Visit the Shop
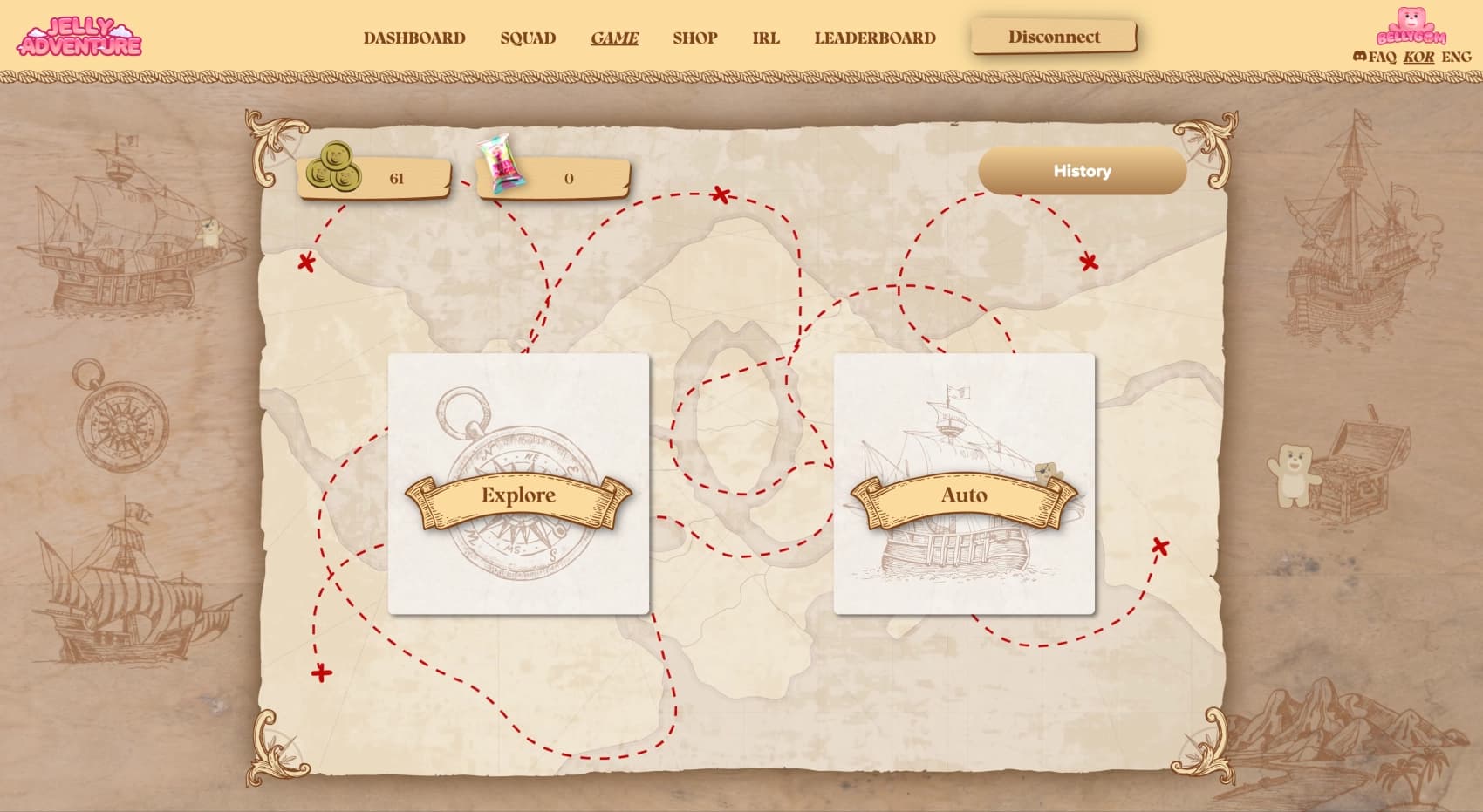The height and width of the screenshot is (812, 1483). (694, 38)
